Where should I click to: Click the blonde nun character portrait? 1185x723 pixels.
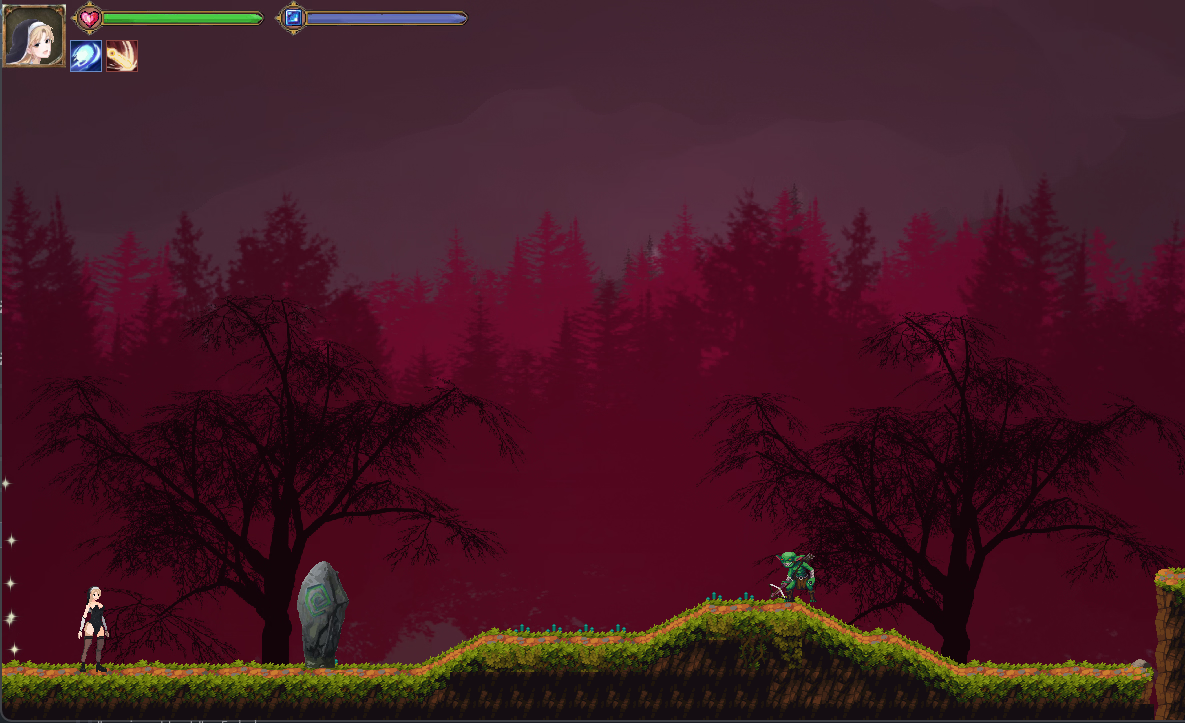34,35
